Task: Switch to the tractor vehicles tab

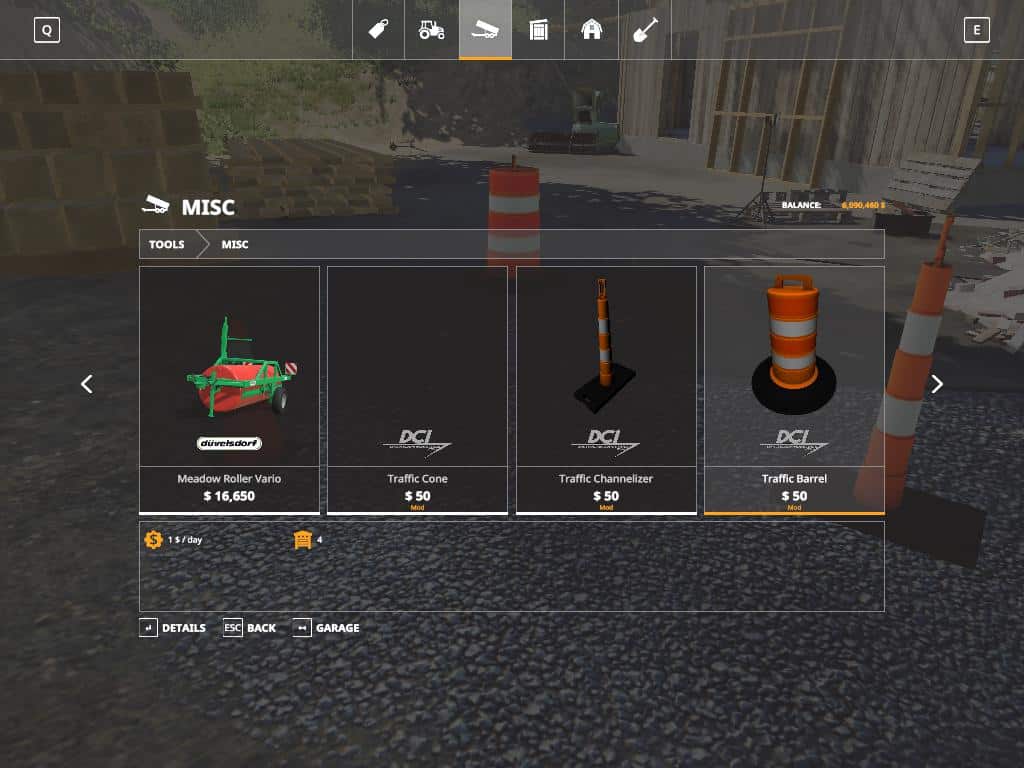Action: pyautogui.click(x=432, y=29)
